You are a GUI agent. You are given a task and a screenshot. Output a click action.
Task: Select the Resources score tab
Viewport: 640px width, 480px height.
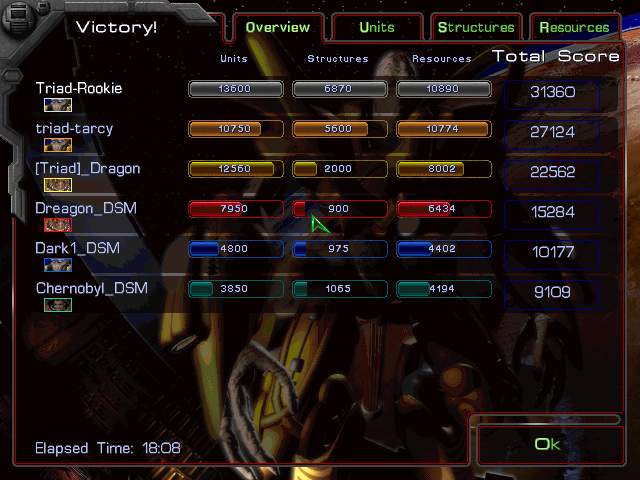[574, 28]
